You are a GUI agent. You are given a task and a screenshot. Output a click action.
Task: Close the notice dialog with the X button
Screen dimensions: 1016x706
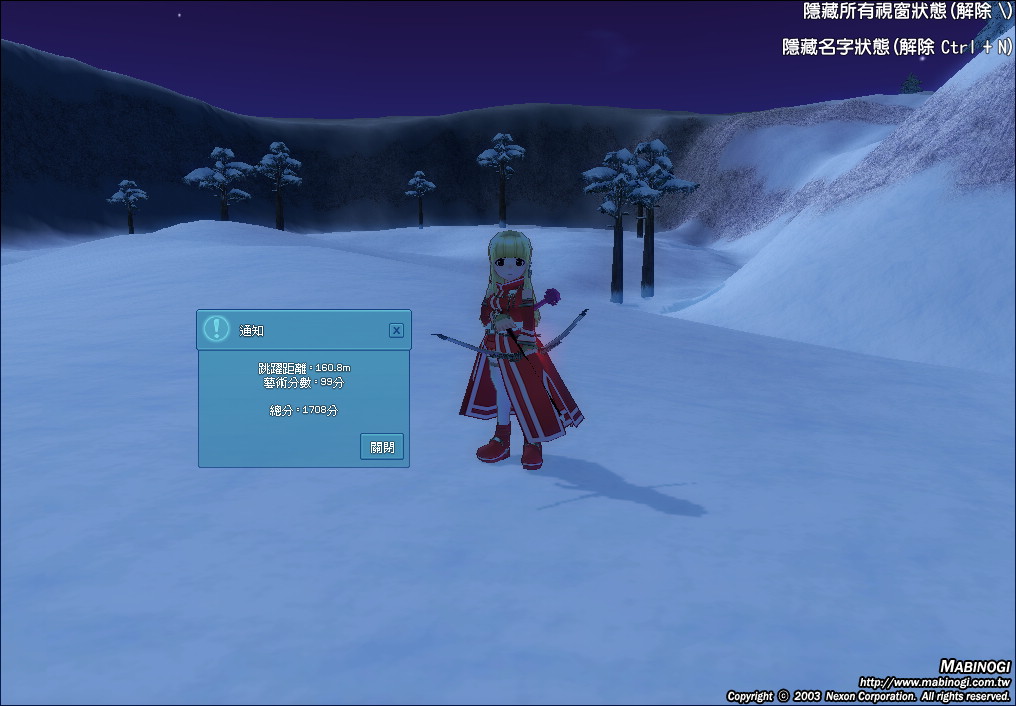click(x=396, y=330)
